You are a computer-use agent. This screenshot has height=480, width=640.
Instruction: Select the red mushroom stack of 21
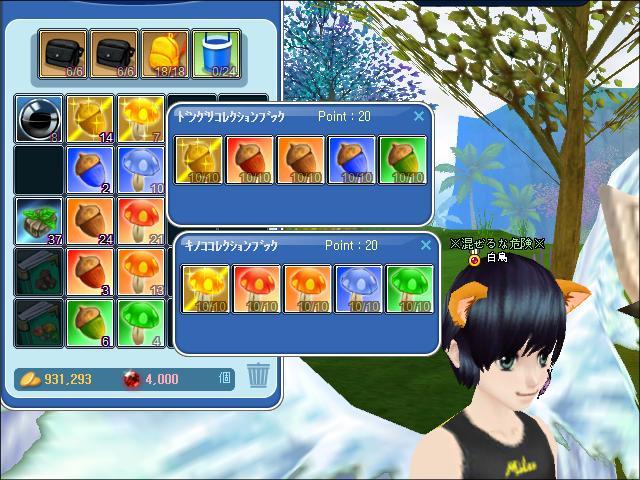point(141,221)
